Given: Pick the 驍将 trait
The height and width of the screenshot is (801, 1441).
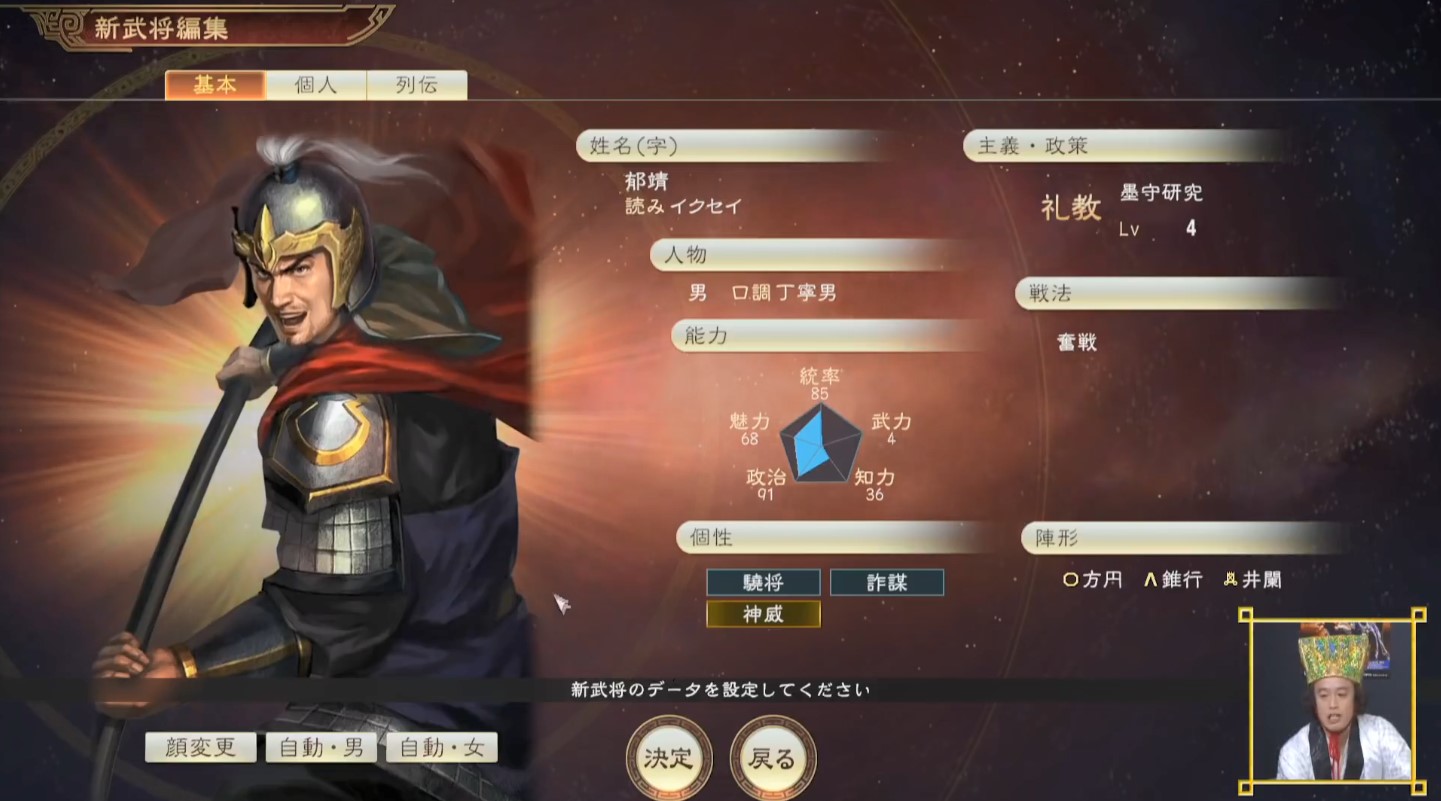Looking at the screenshot, I should tap(763, 582).
